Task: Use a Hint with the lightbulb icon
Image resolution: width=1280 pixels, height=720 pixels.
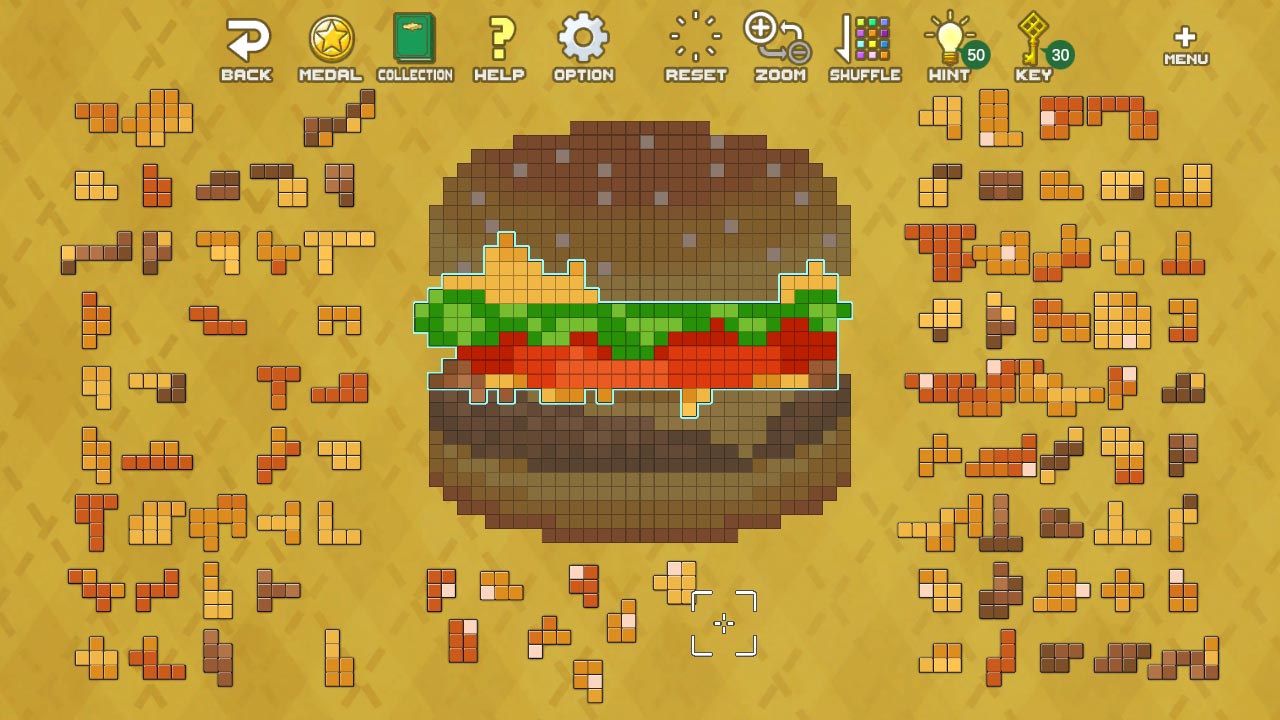Action: [x=946, y=38]
